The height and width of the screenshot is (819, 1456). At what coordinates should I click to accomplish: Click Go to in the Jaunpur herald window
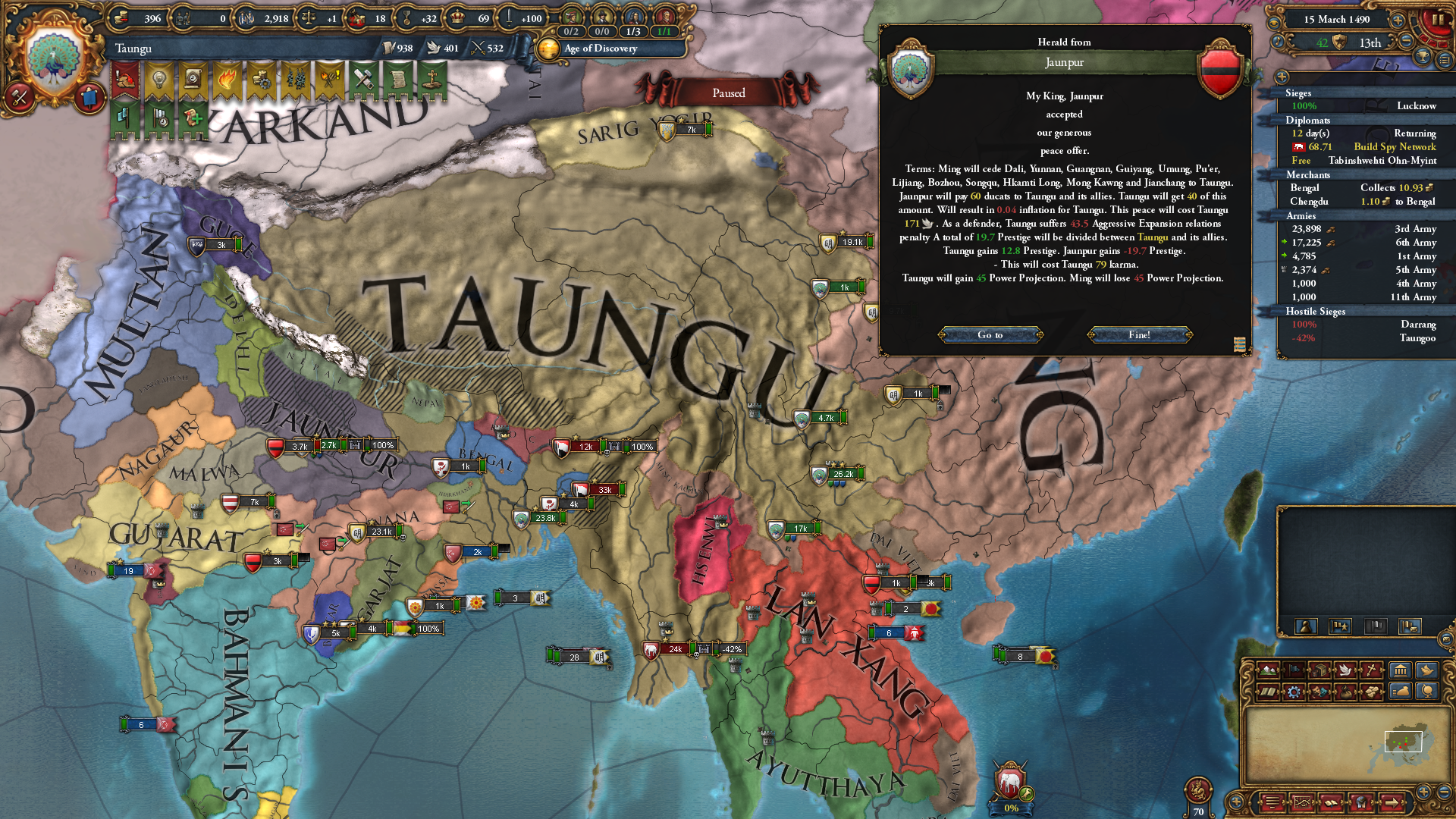[x=991, y=334]
